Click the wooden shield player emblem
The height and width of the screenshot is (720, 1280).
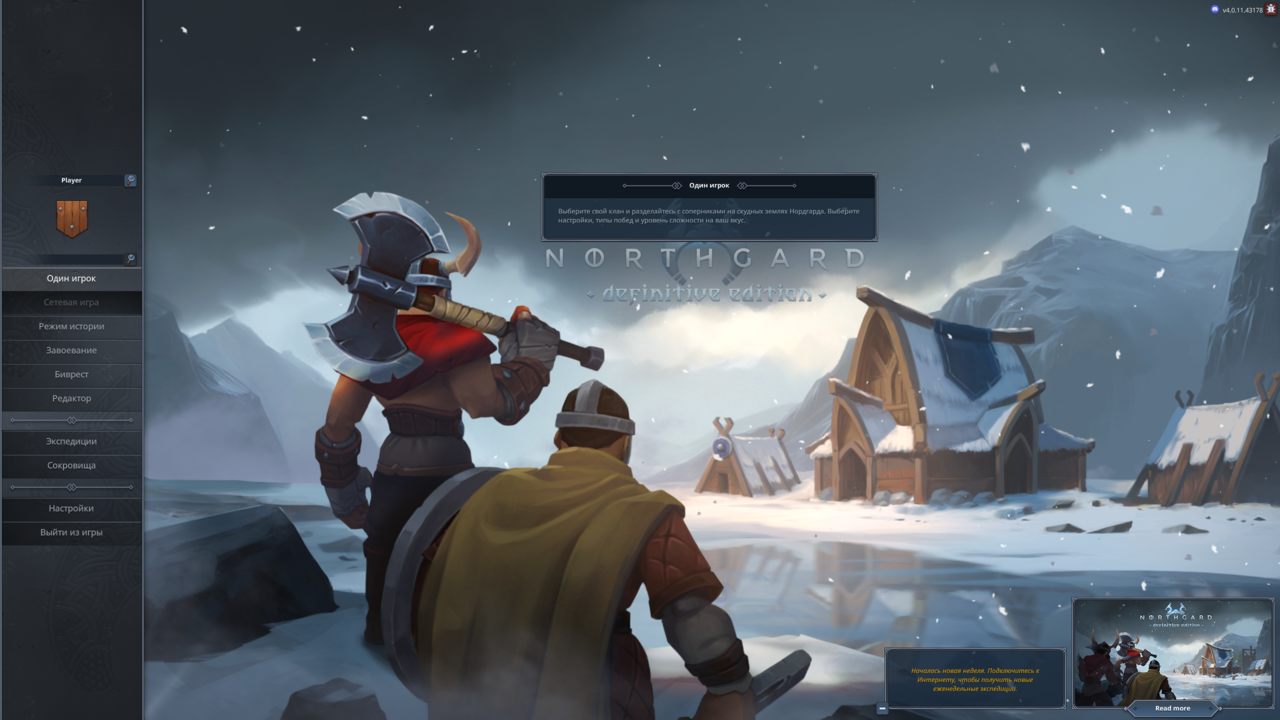click(x=71, y=218)
